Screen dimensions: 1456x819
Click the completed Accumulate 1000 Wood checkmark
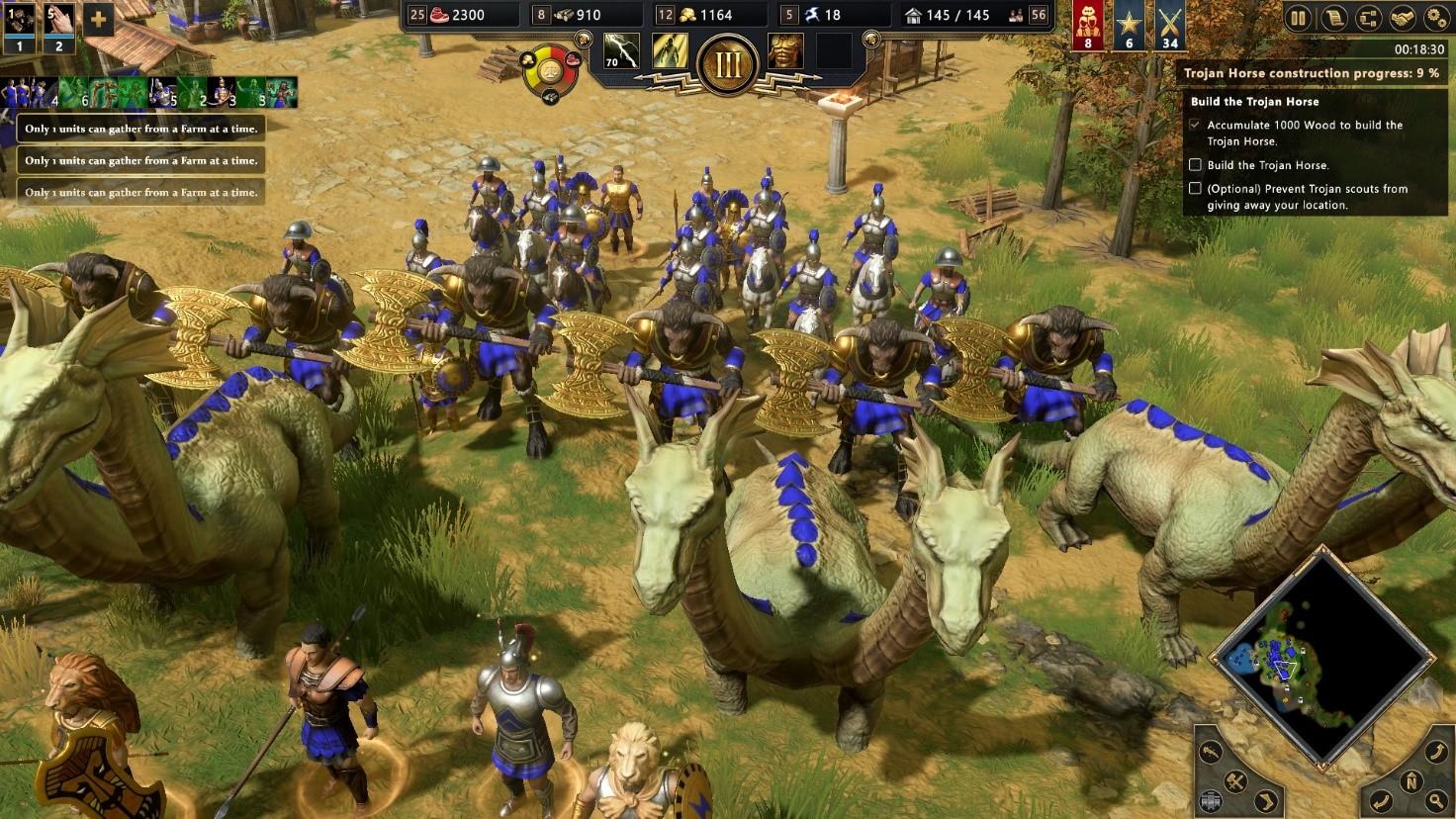1196,125
